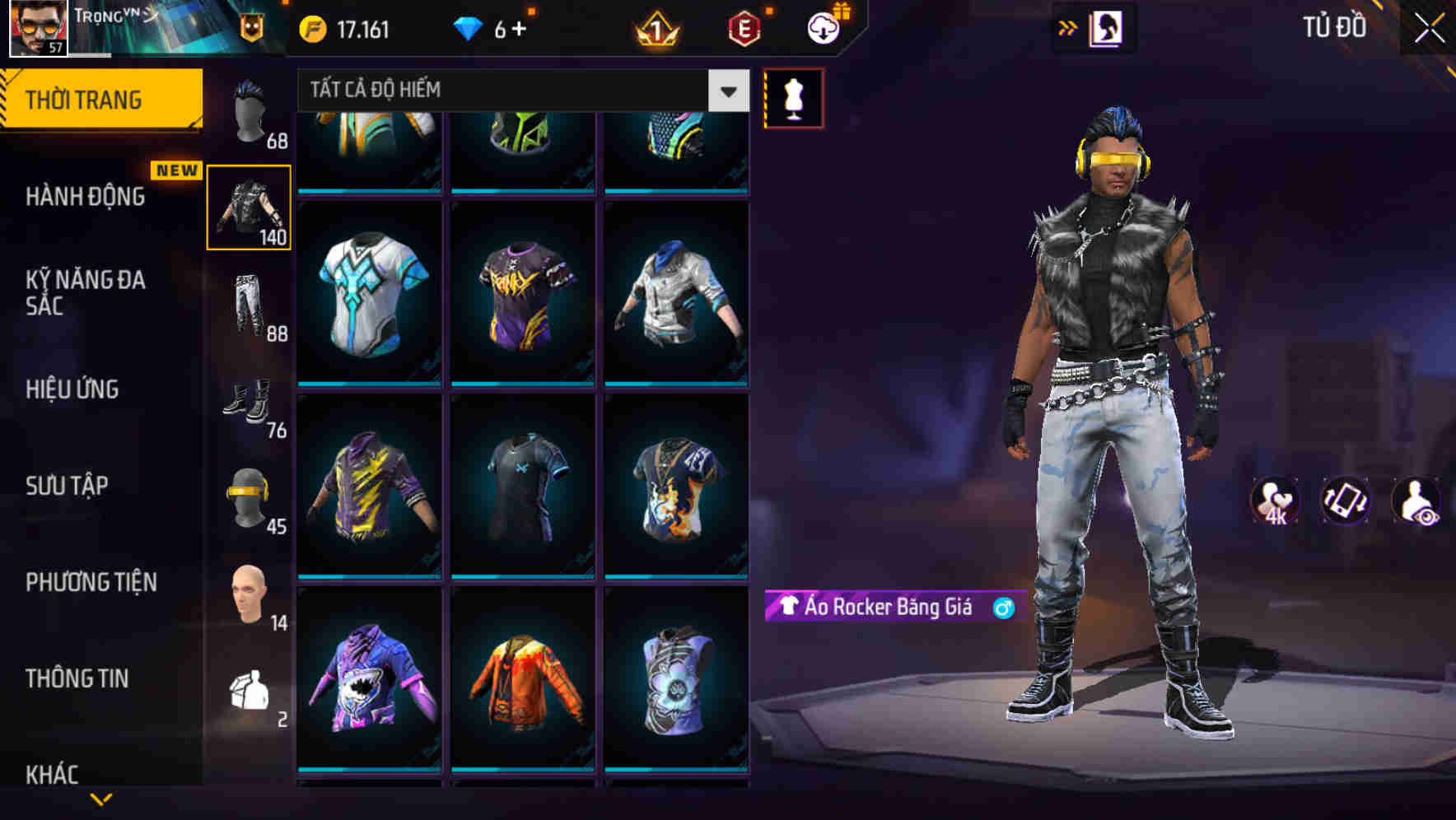
Task: Select the mannequin preview icon
Action: tap(793, 96)
